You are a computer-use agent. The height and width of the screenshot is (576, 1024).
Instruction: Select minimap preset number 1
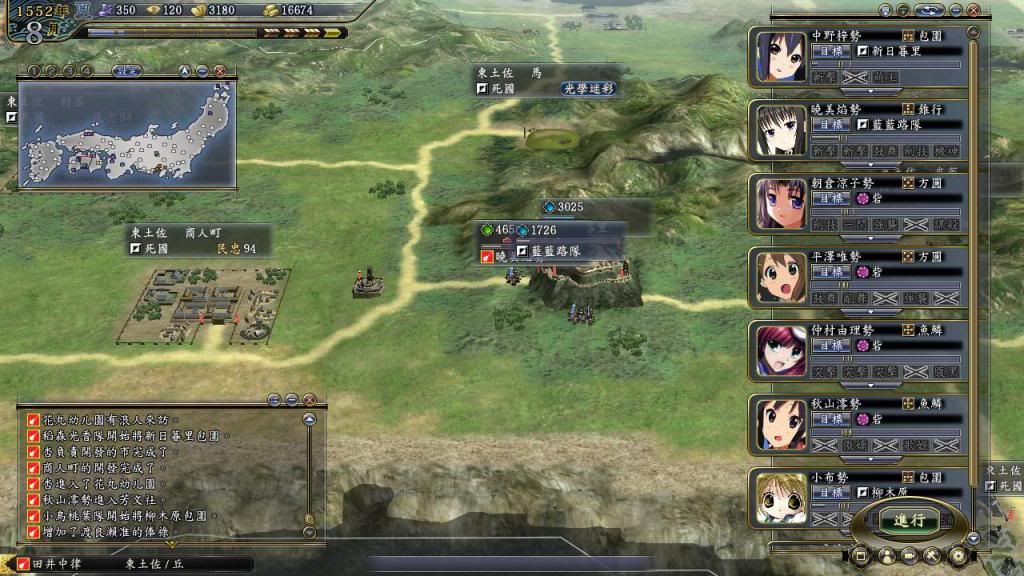click(33, 71)
